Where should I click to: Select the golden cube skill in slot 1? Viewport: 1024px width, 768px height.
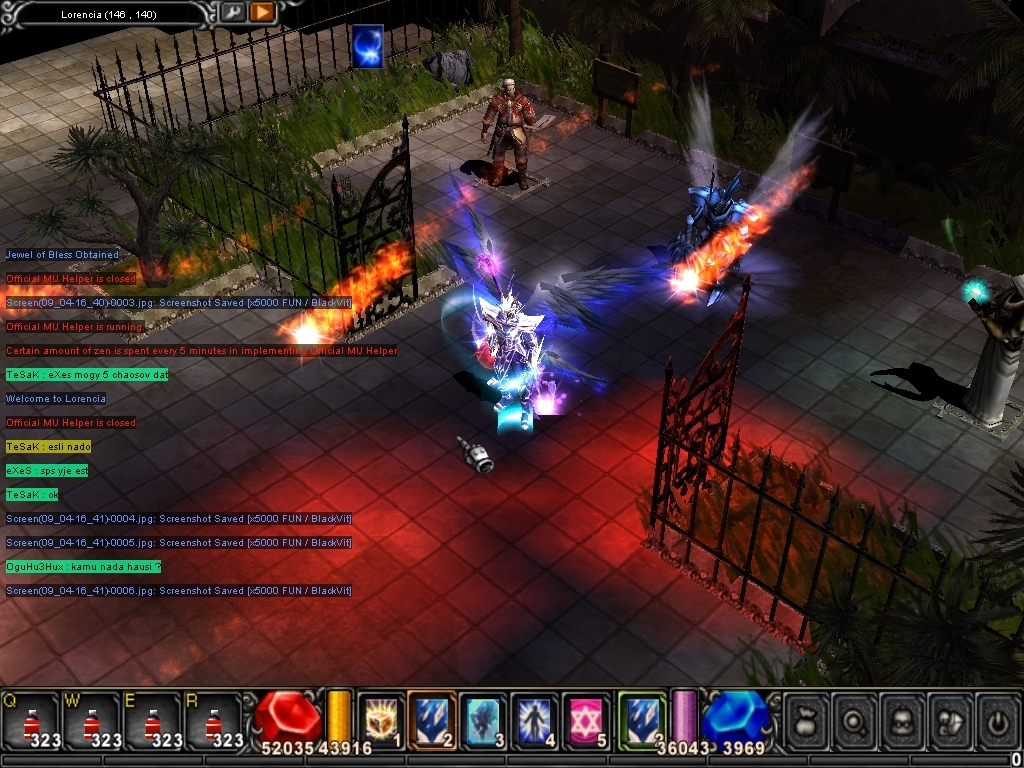pos(380,720)
